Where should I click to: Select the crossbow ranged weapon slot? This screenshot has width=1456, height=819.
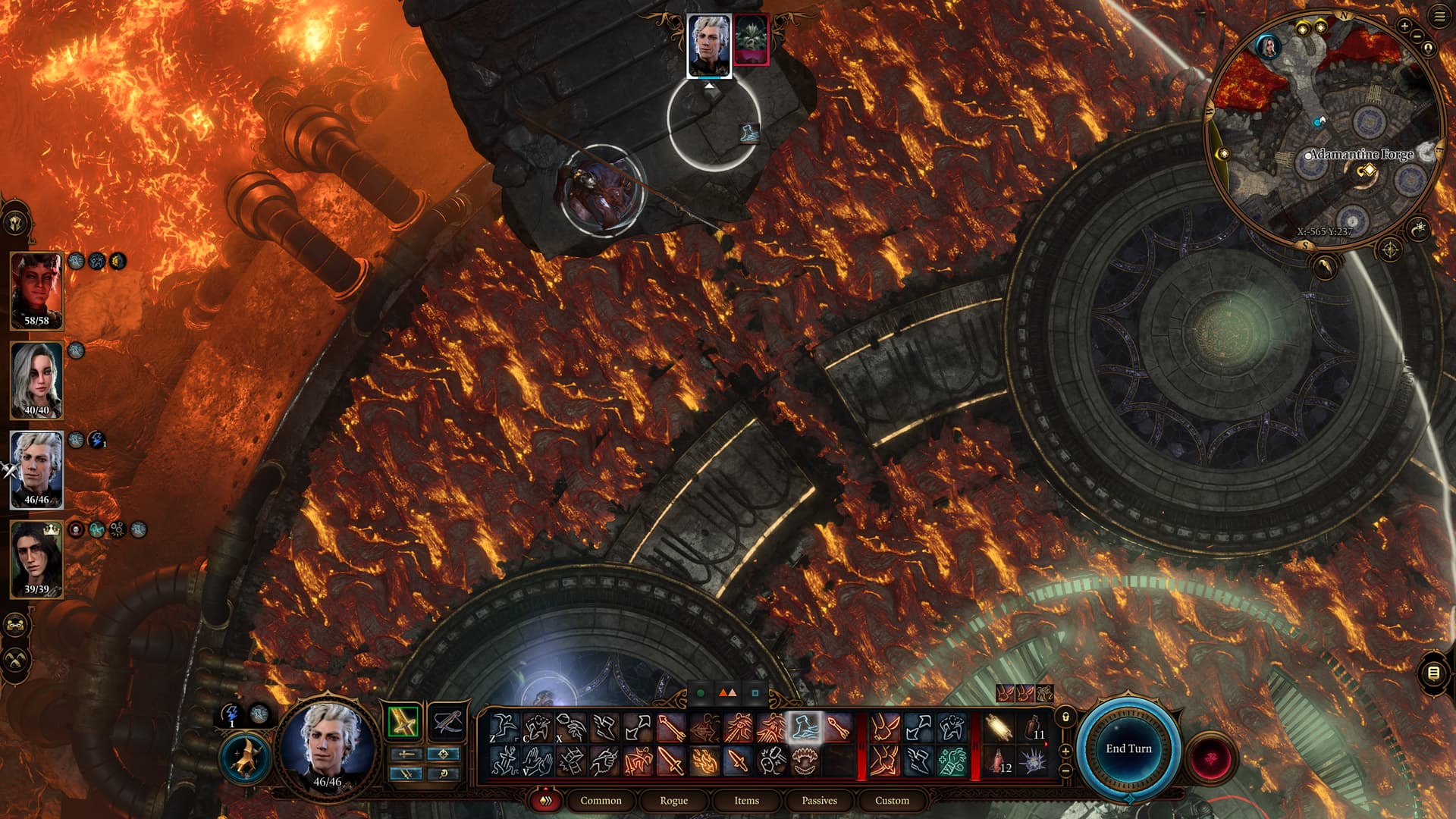point(447,722)
